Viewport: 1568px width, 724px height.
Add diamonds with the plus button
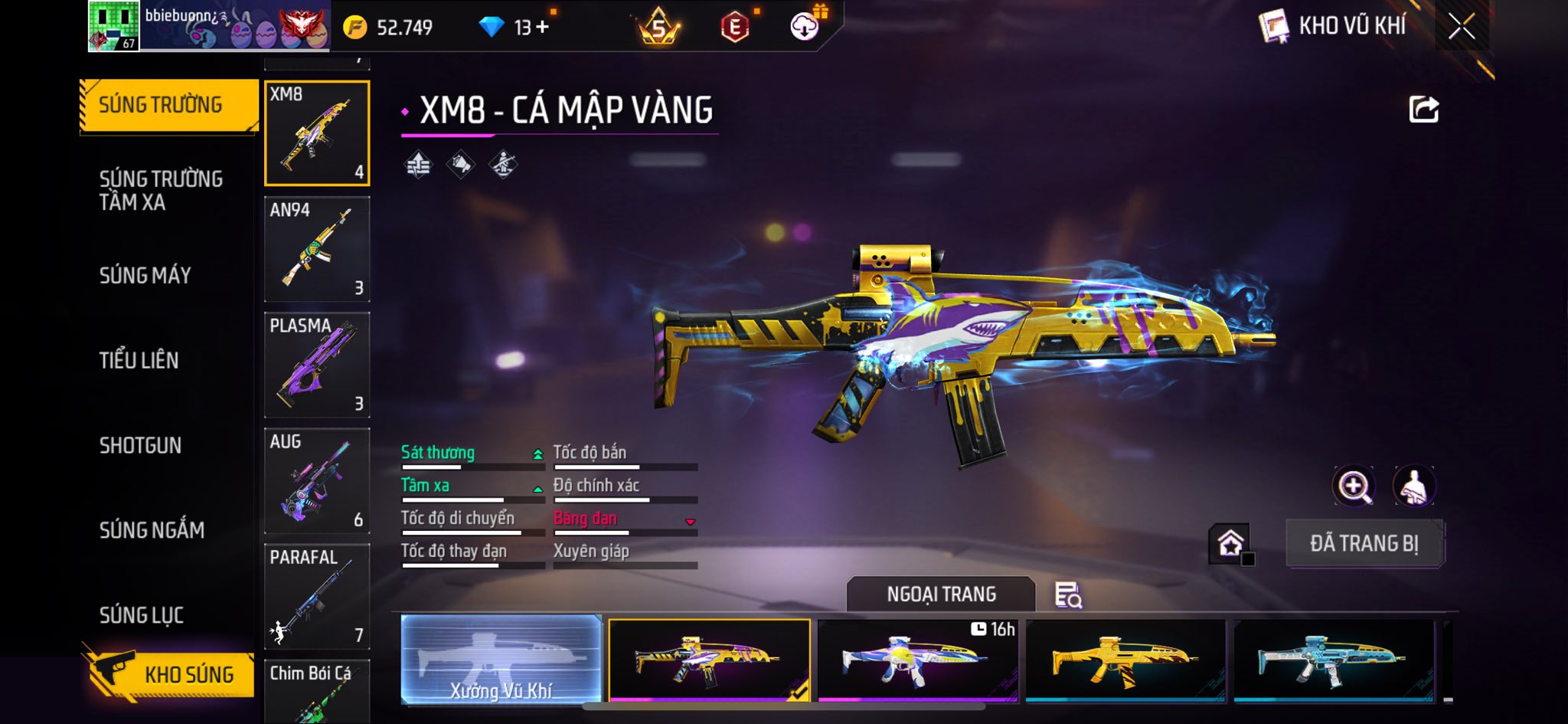[543, 28]
